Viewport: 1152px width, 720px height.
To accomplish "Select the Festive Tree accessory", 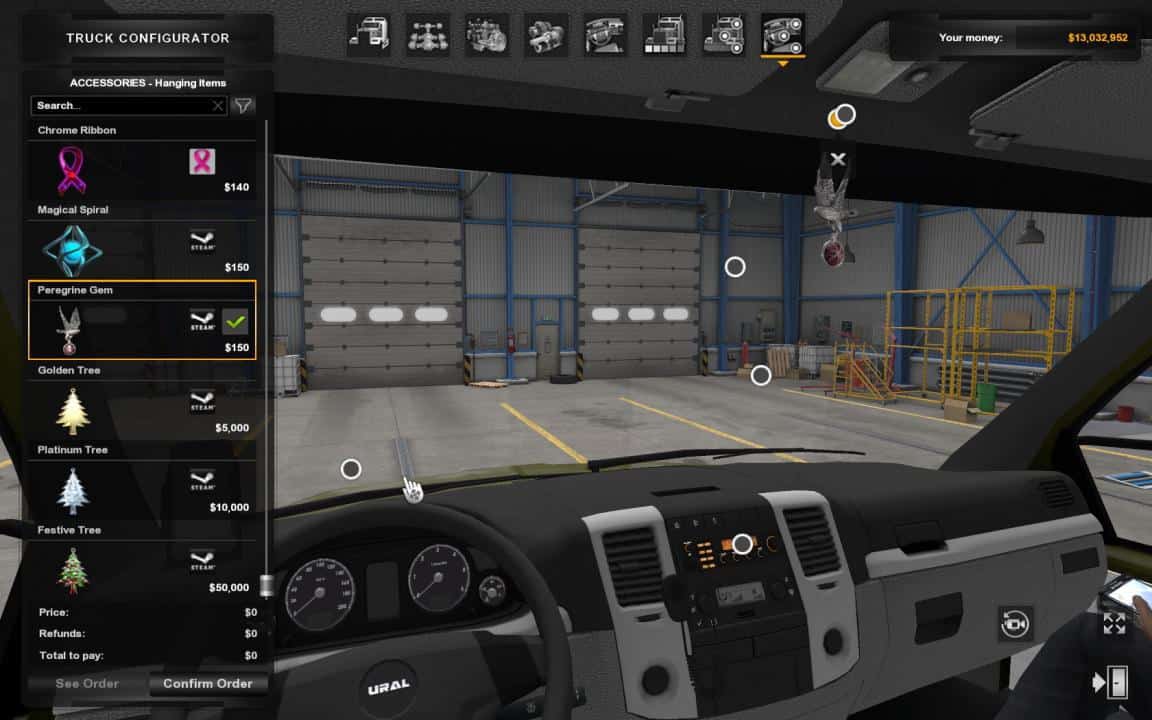I will 141,569.
